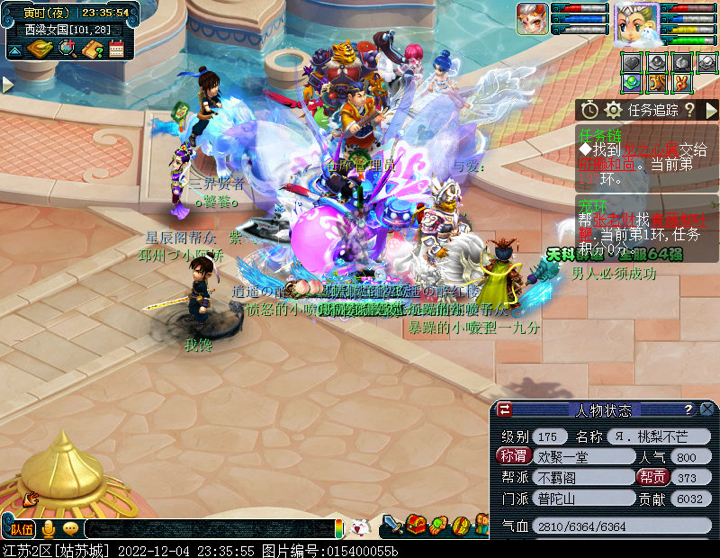Activate the microphone voice input icon

pyautogui.click(x=48, y=528)
